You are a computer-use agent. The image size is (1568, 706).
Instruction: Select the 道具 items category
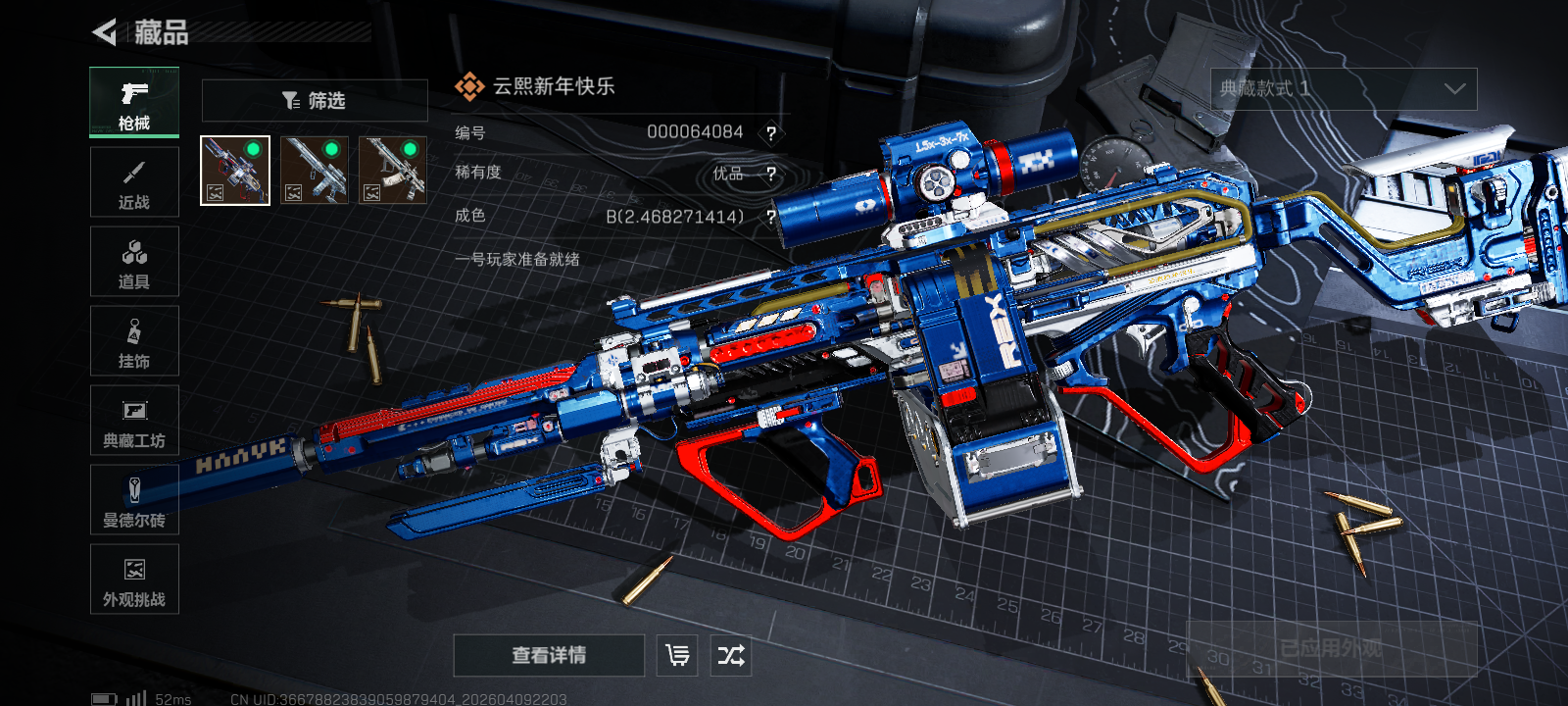134,262
